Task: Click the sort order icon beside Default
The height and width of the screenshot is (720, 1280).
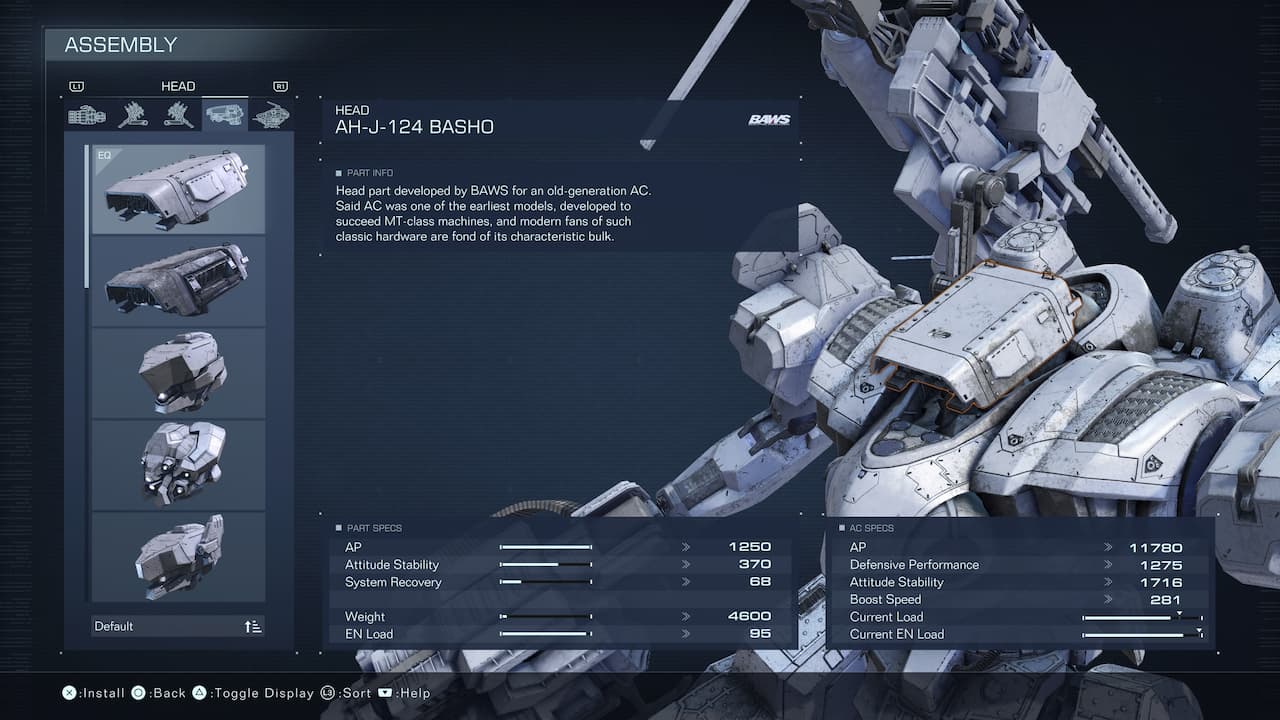Action: click(x=251, y=625)
